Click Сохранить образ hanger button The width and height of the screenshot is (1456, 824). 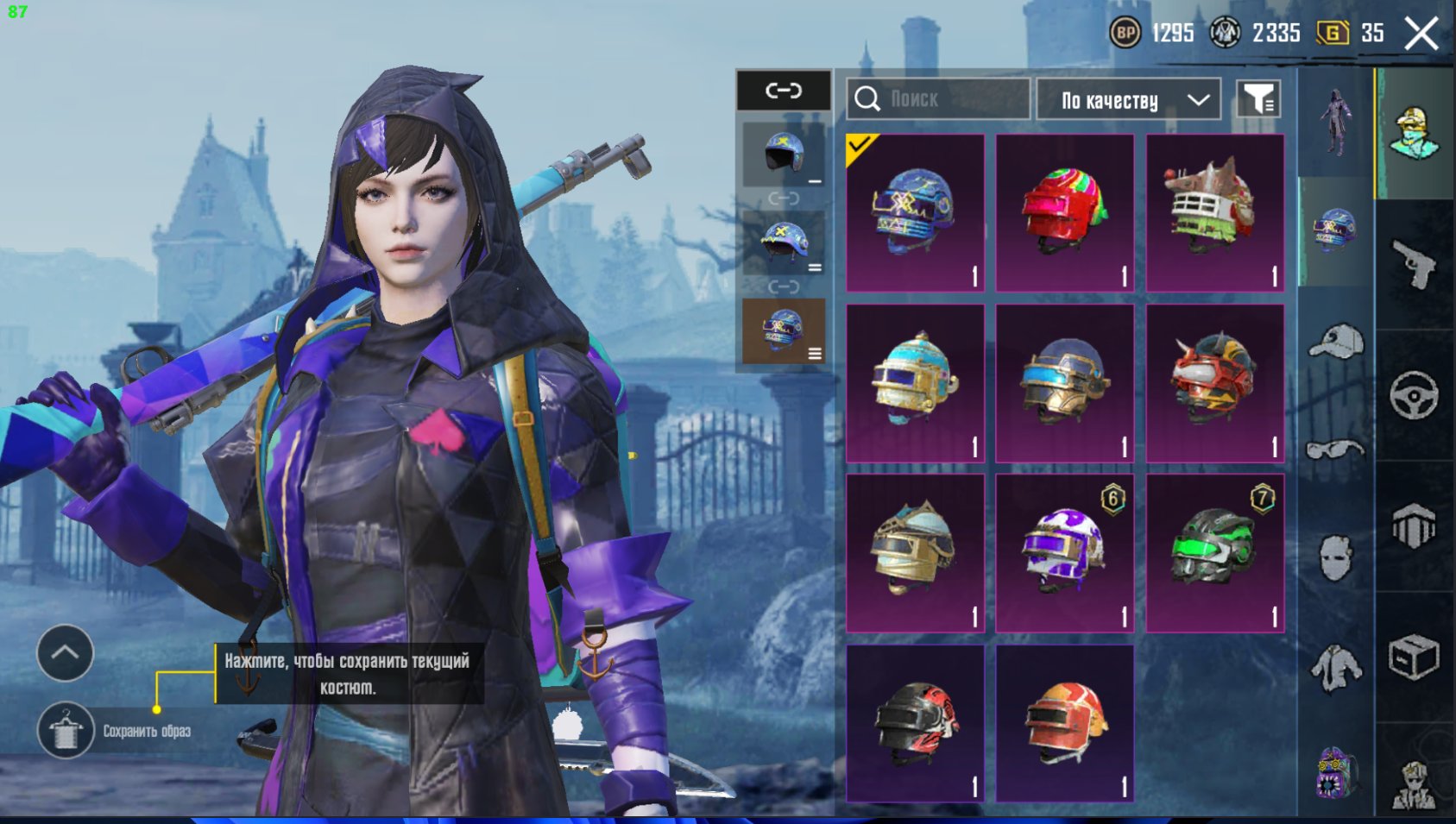click(66, 730)
